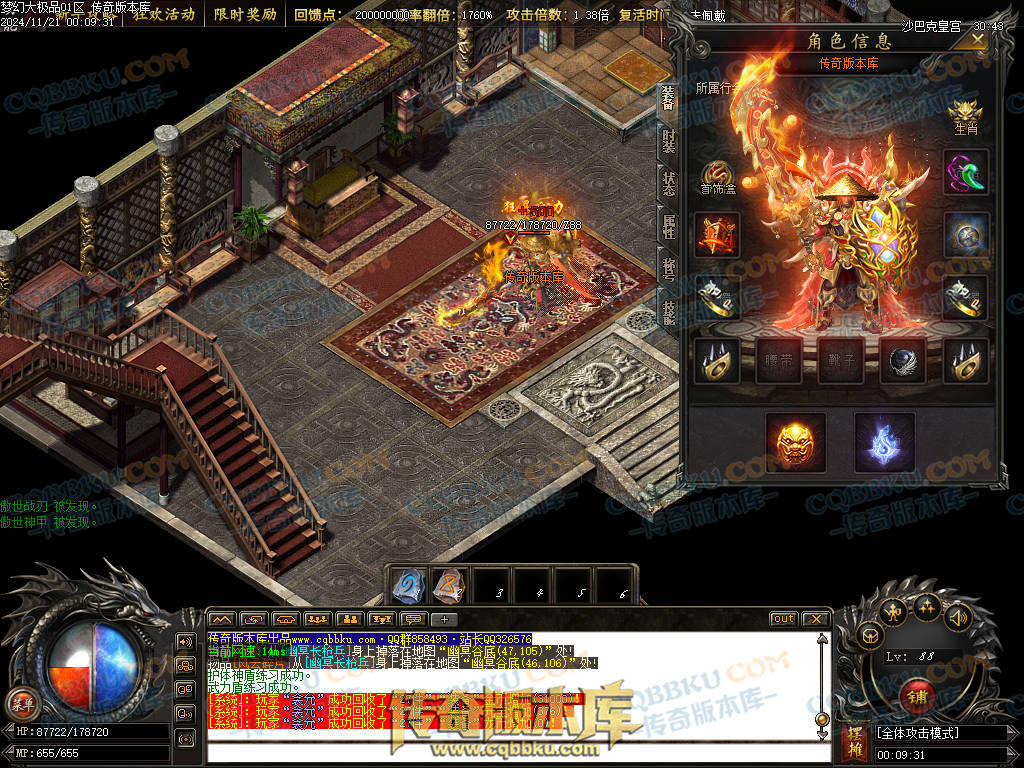The width and height of the screenshot is (1024, 768).
Task: Select the blue flame gem slot
Action: coord(884,442)
